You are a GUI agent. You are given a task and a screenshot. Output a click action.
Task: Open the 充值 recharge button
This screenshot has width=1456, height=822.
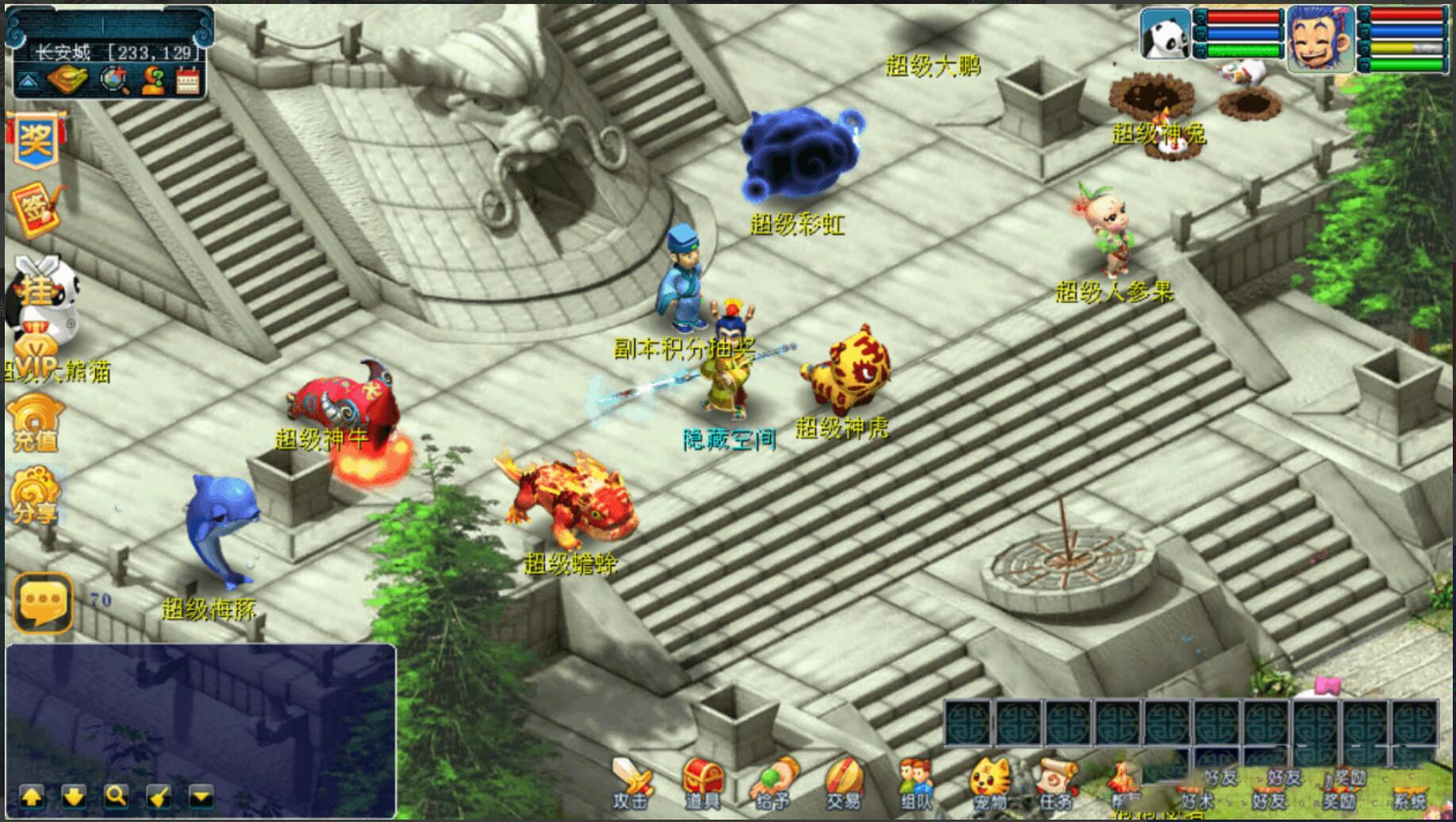pyautogui.click(x=36, y=423)
